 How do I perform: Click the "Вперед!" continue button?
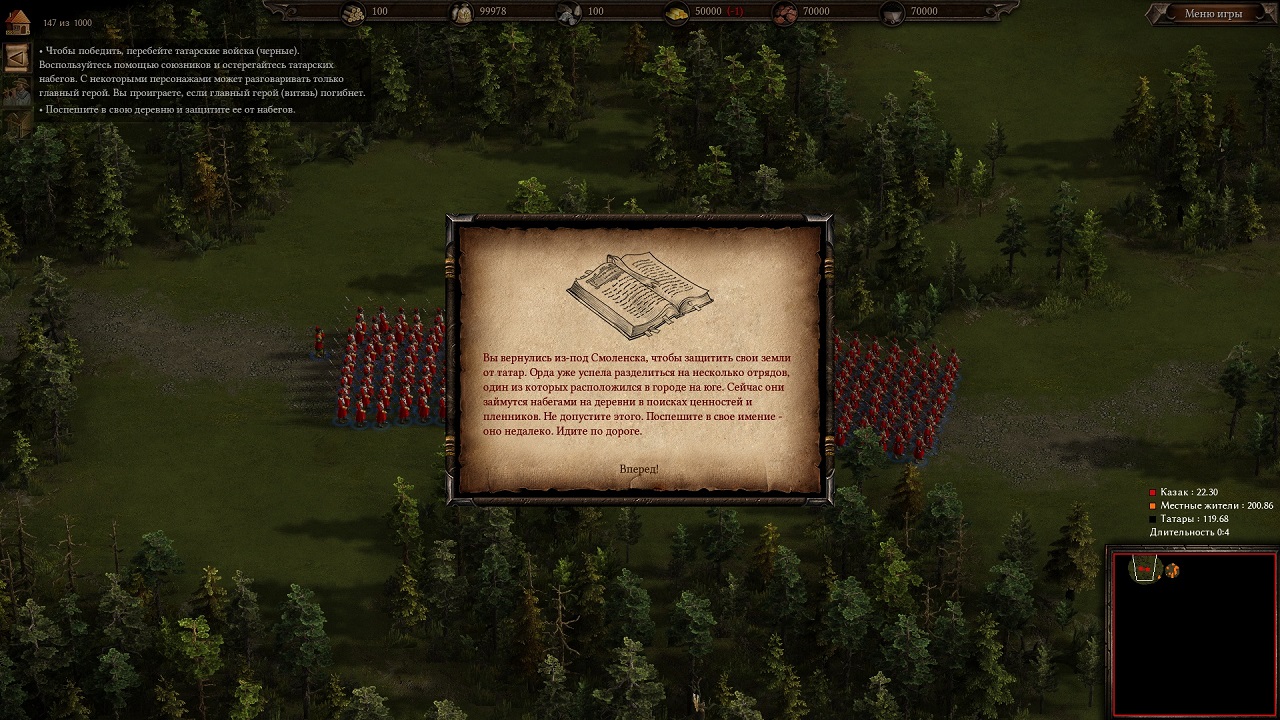[639, 469]
